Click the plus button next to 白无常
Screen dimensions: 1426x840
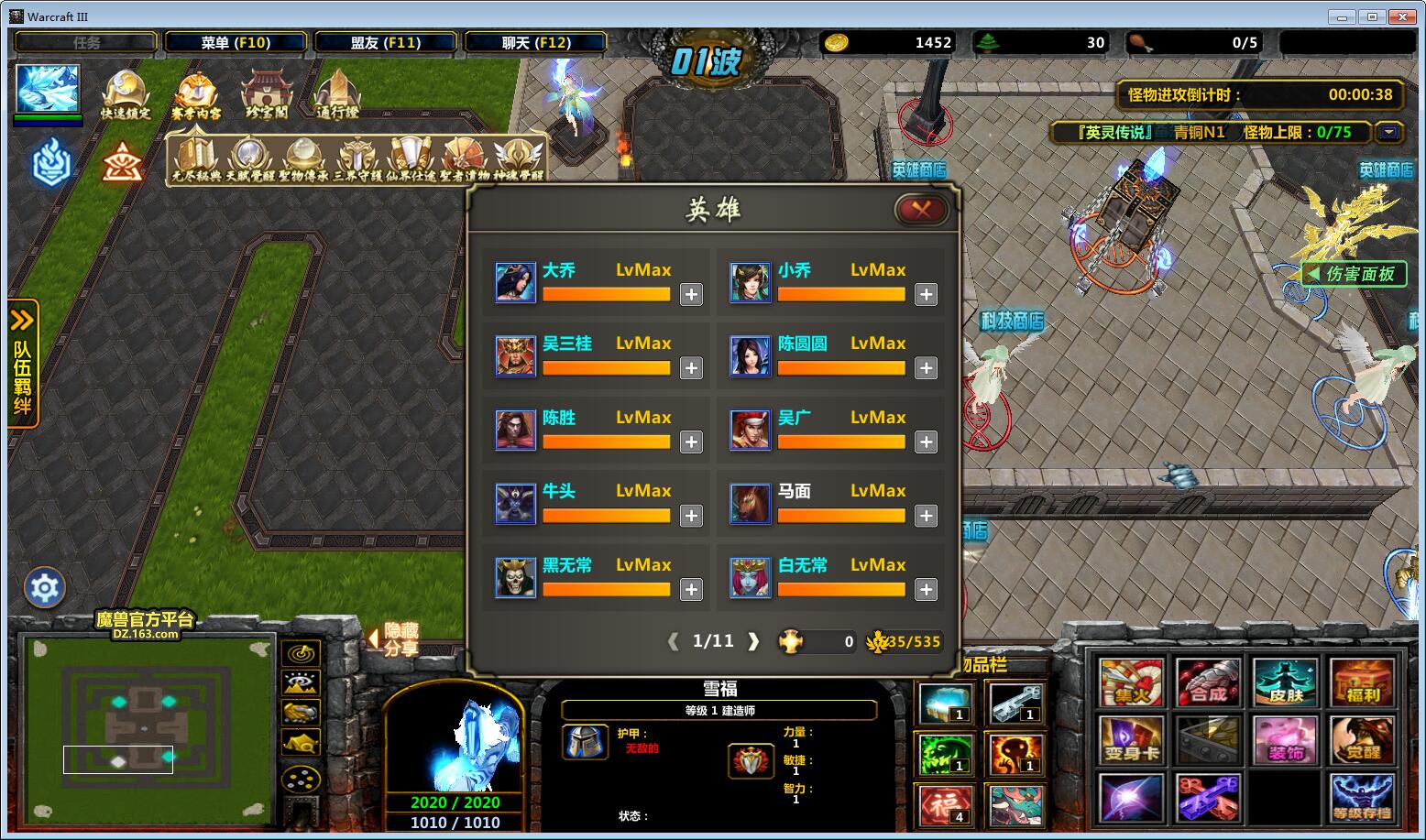[926, 590]
